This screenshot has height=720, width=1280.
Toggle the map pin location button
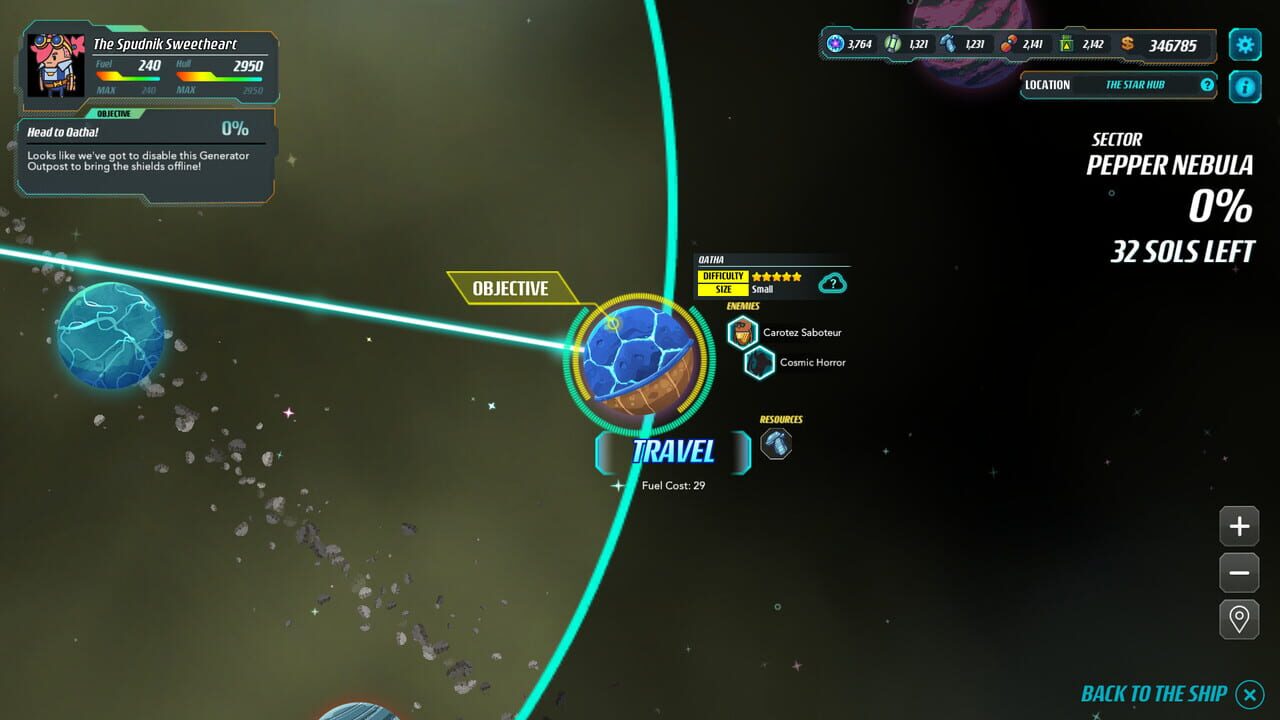1238,618
